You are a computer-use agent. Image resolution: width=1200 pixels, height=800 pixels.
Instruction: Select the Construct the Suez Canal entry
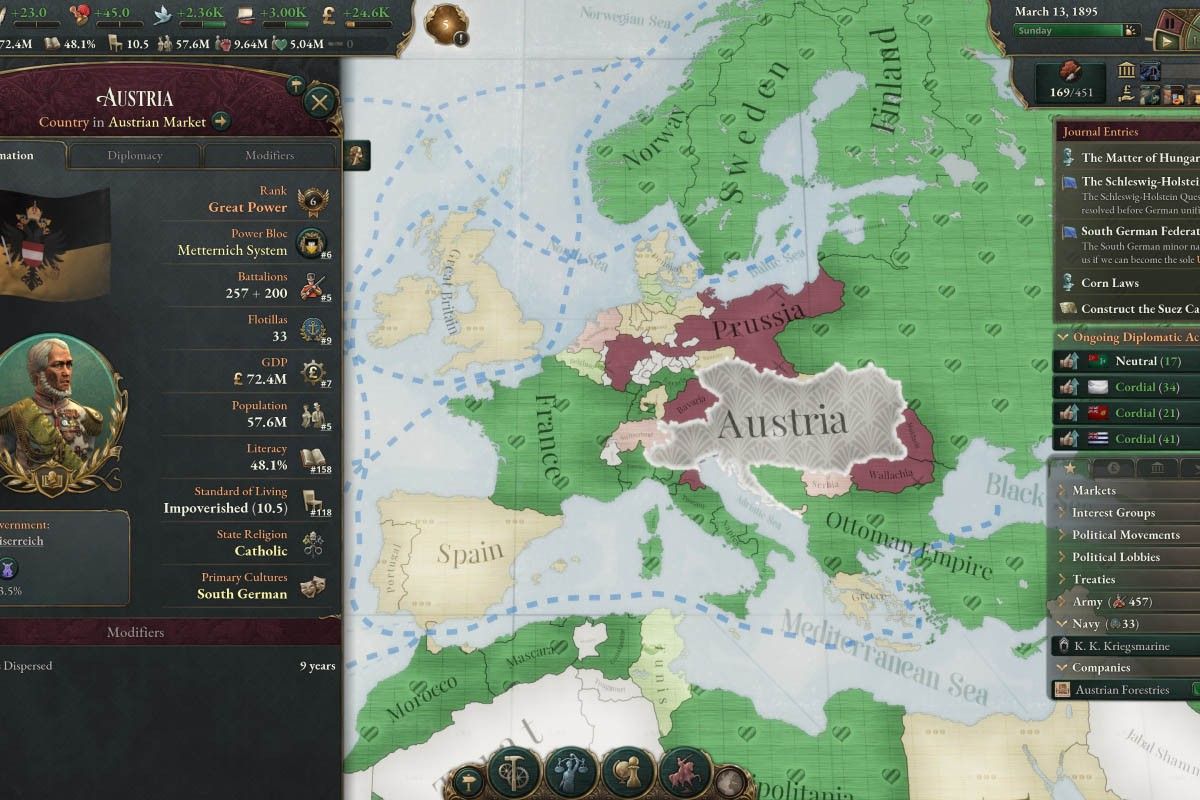coord(1138,309)
